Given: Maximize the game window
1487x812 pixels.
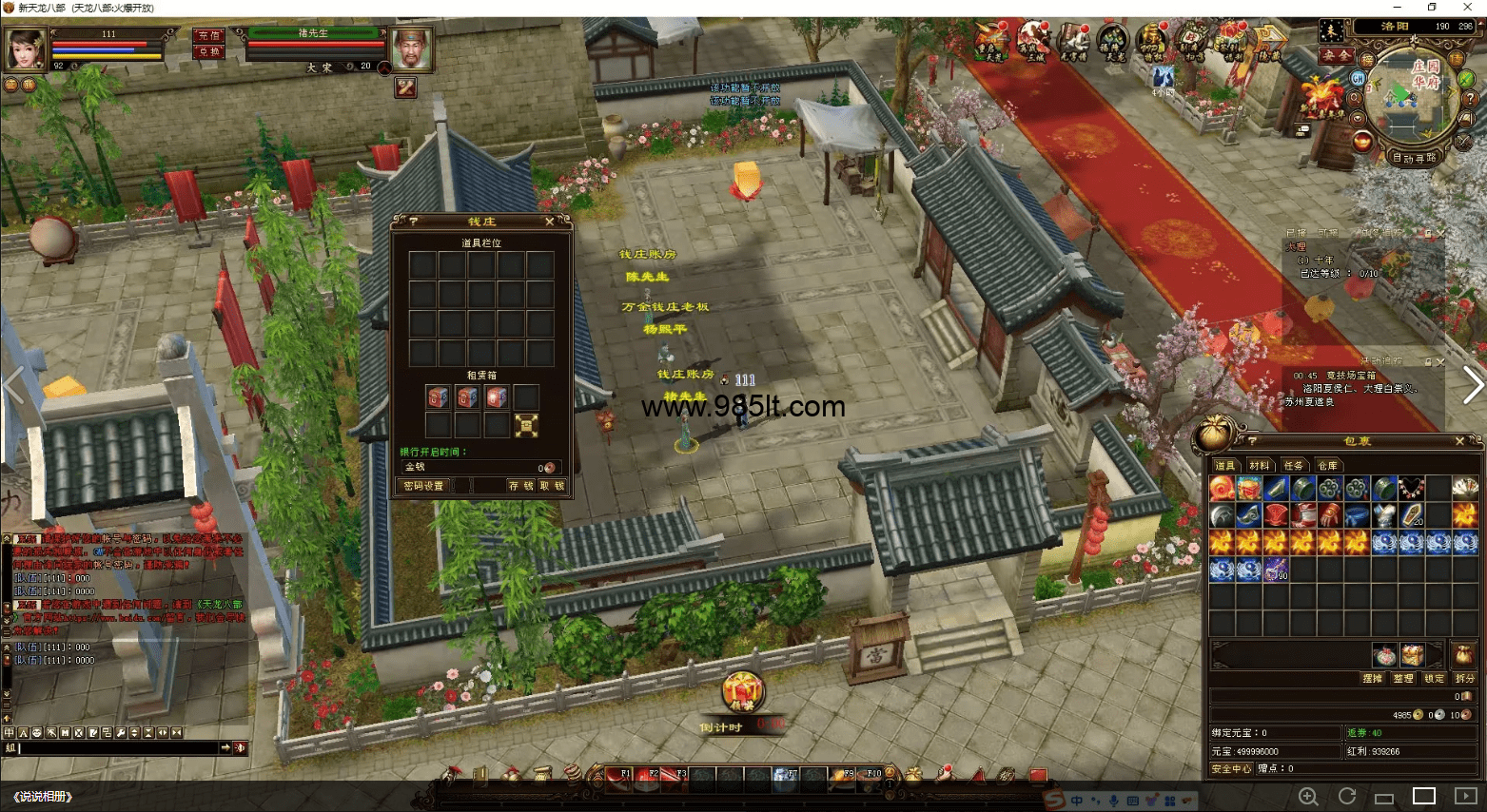Looking at the screenshot, I should (1432, 8).
